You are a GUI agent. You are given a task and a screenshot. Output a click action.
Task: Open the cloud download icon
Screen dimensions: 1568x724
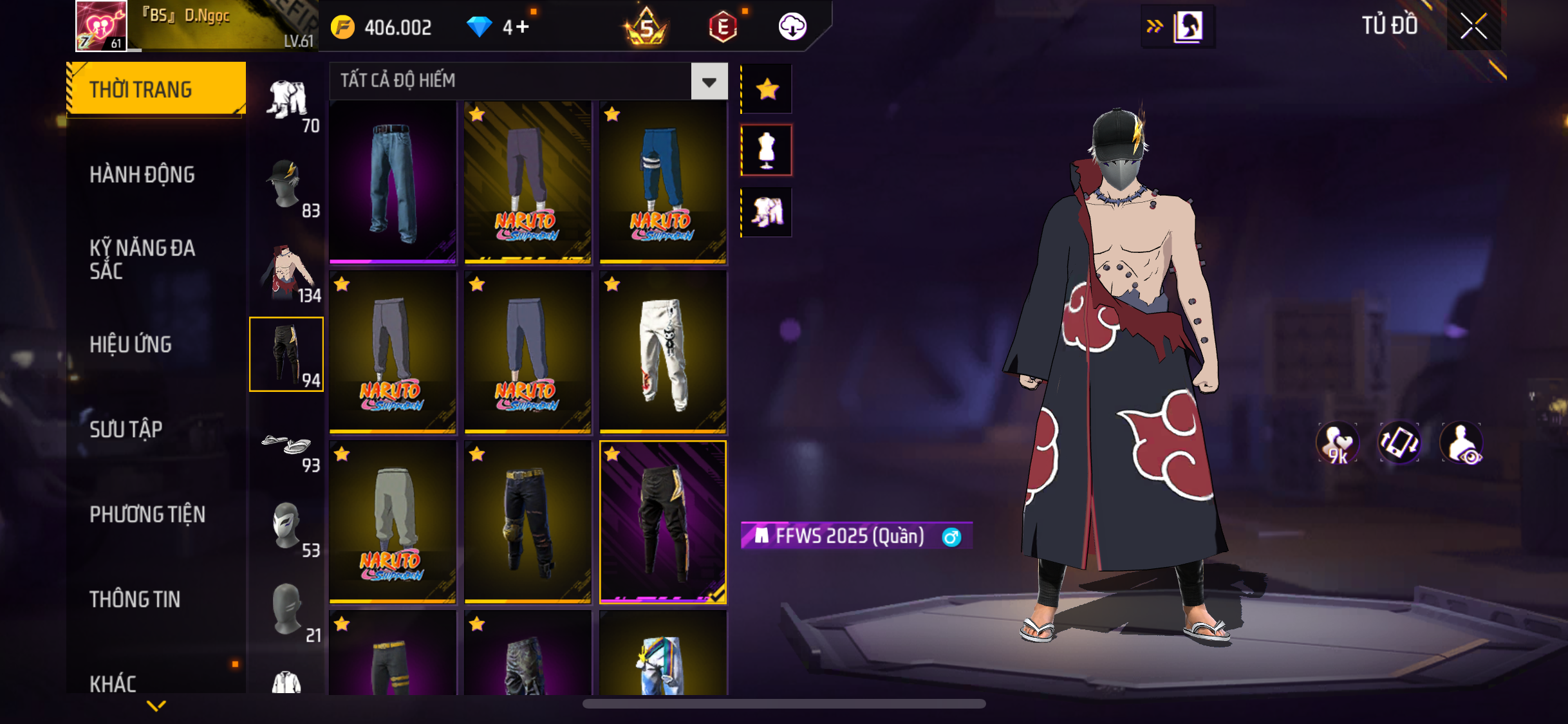(x=792, y=27)
